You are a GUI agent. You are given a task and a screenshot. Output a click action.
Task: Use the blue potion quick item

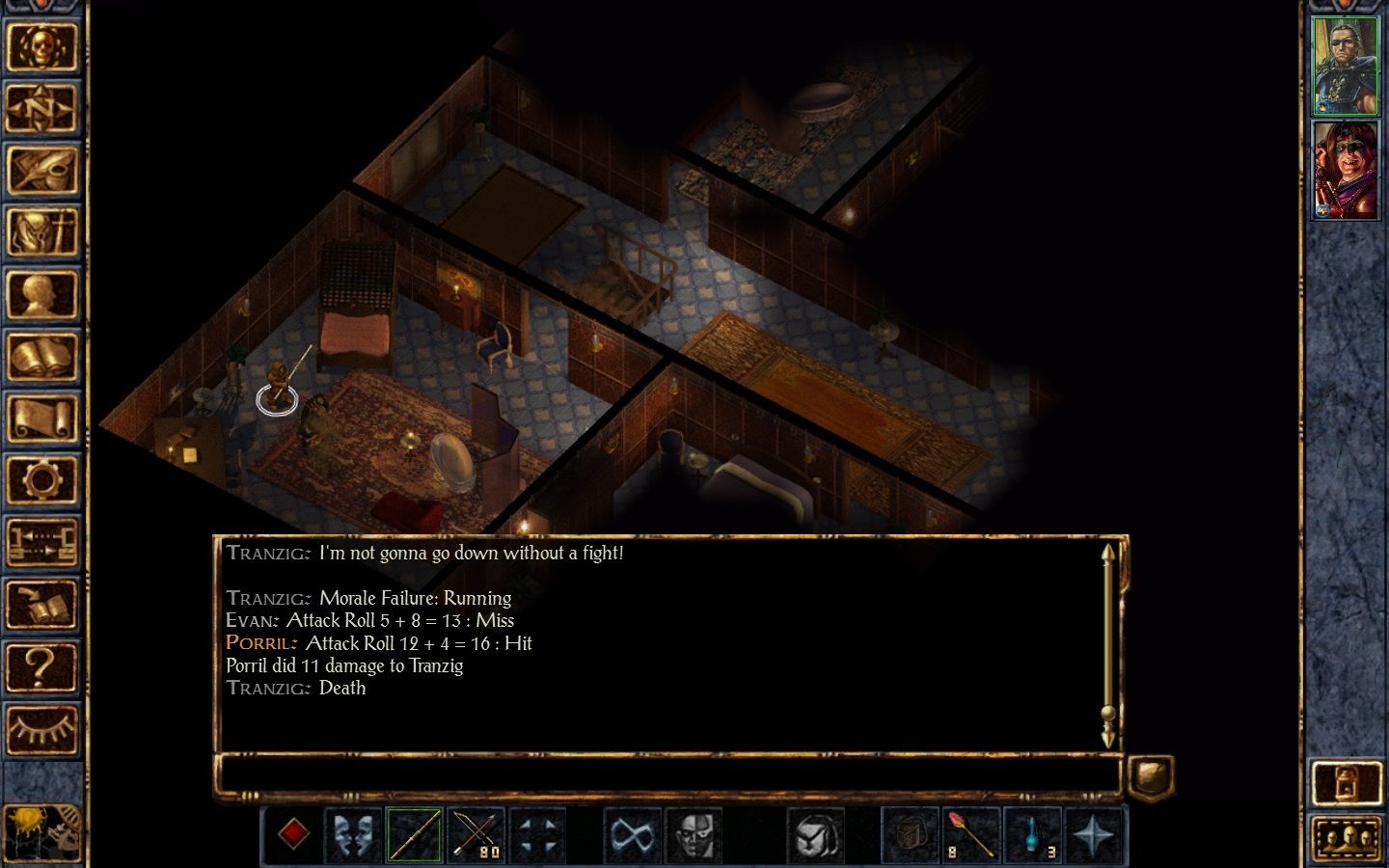point(1033,834)
